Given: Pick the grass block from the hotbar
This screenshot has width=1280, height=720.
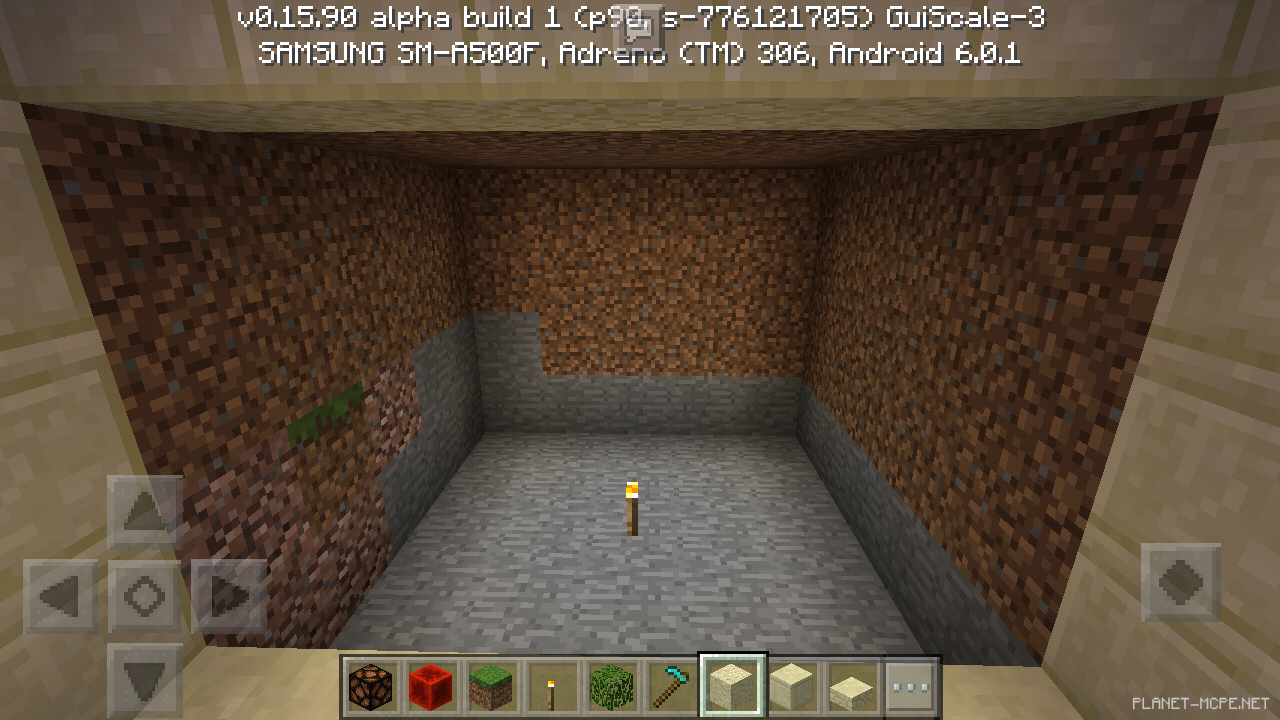Looking at the screenshot, I should tap(491, 685).
